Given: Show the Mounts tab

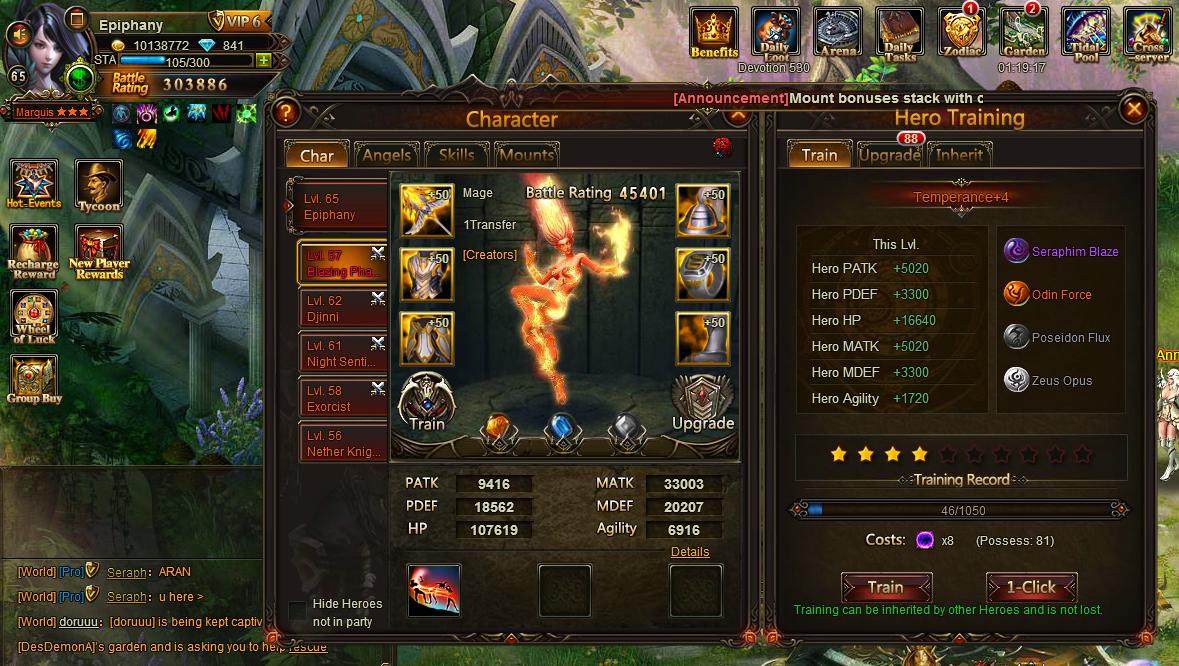Looking at the screenshot, I should coord(526,155).
